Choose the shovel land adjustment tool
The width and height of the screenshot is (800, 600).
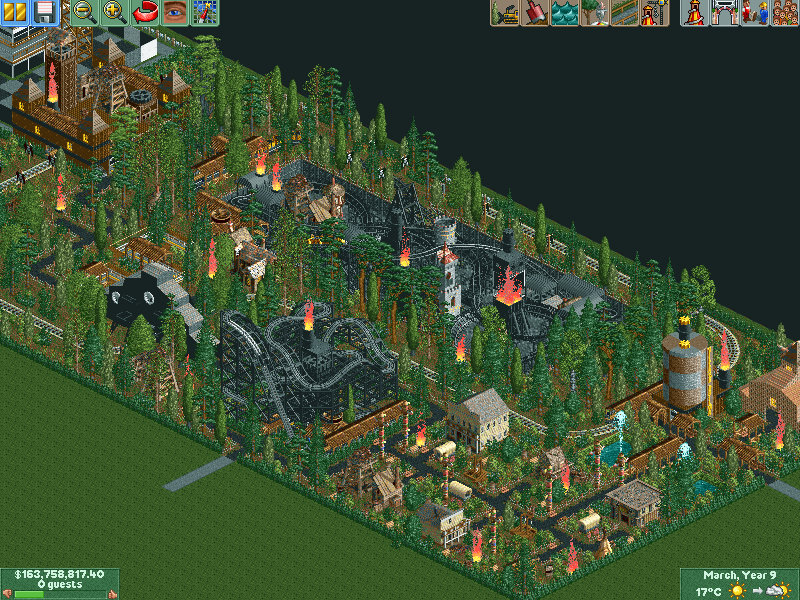point(535,13)
